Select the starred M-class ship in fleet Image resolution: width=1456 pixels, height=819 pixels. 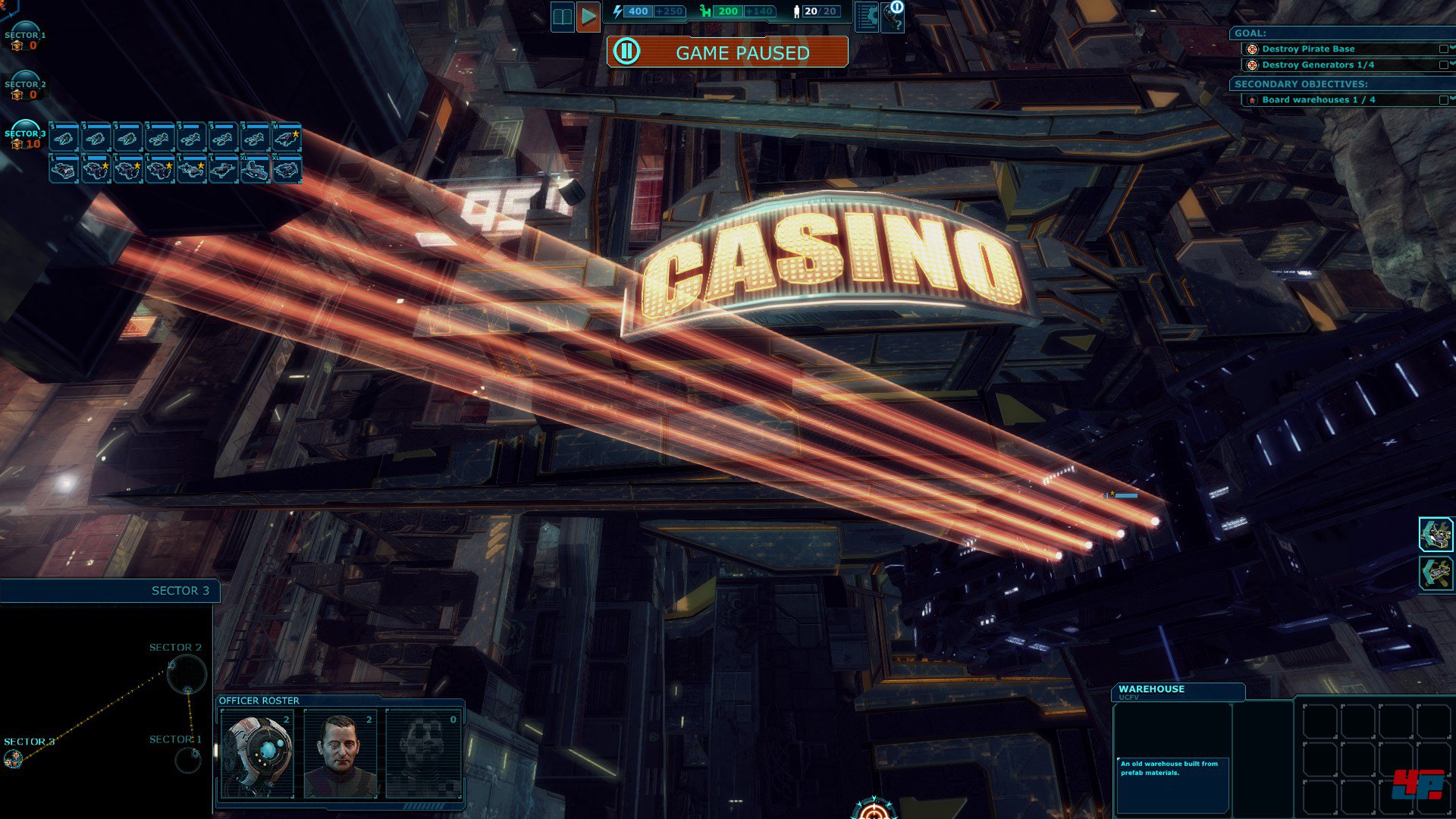point(287,138)
